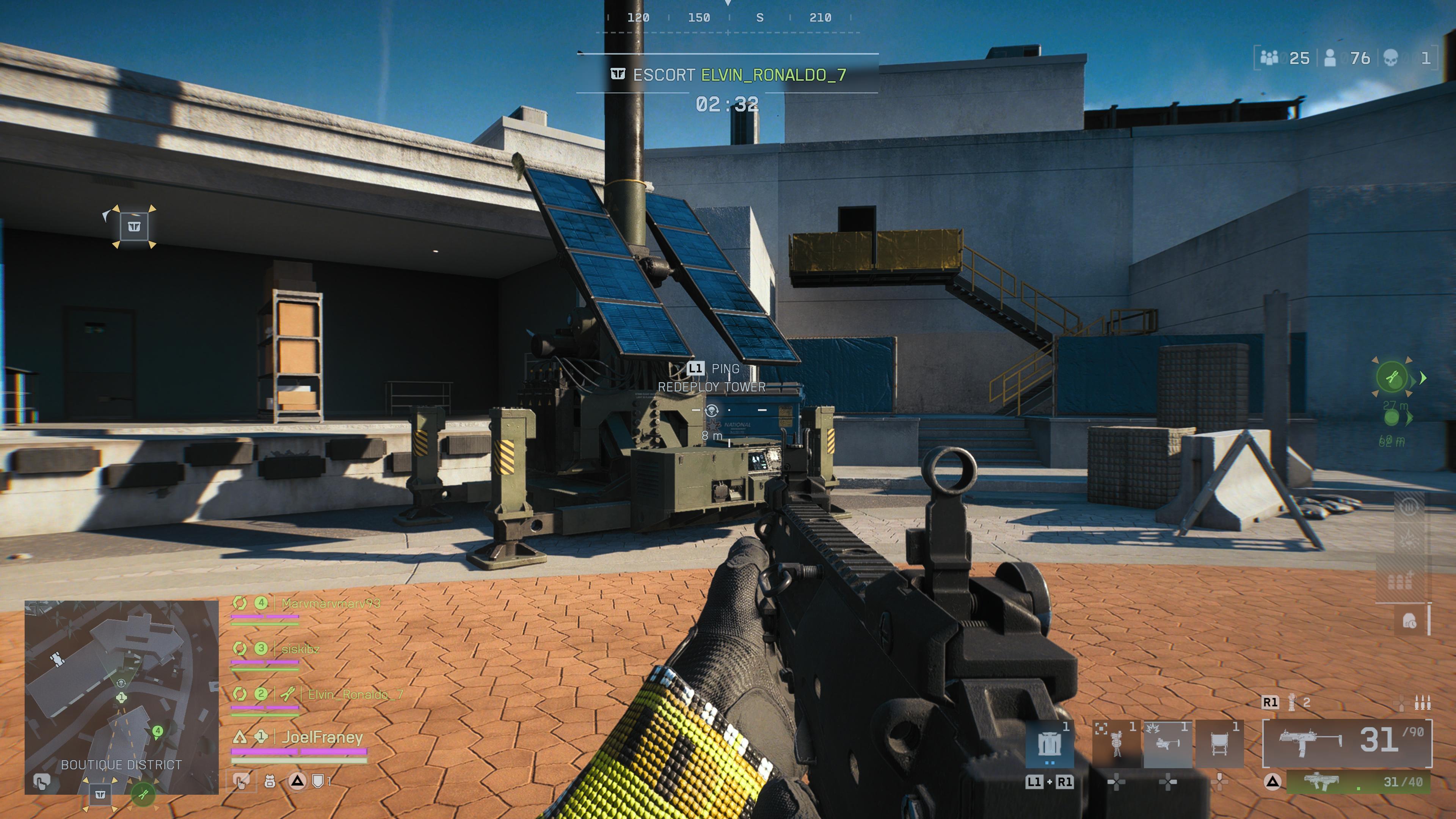
Task: Click the backpack icon near the minimap
Action: pos(270,782)
